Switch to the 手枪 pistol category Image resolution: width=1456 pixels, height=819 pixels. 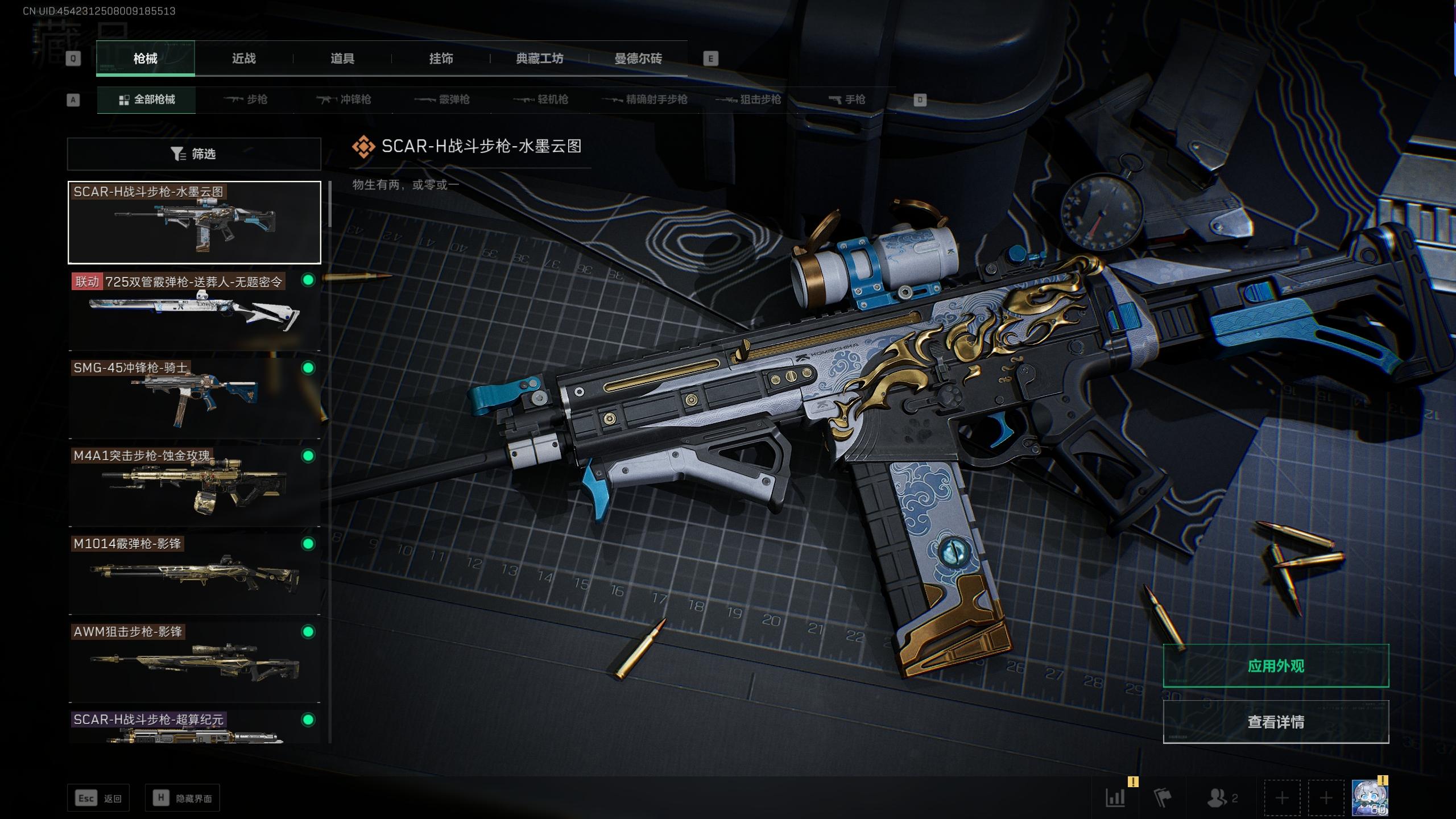[847, 100]
